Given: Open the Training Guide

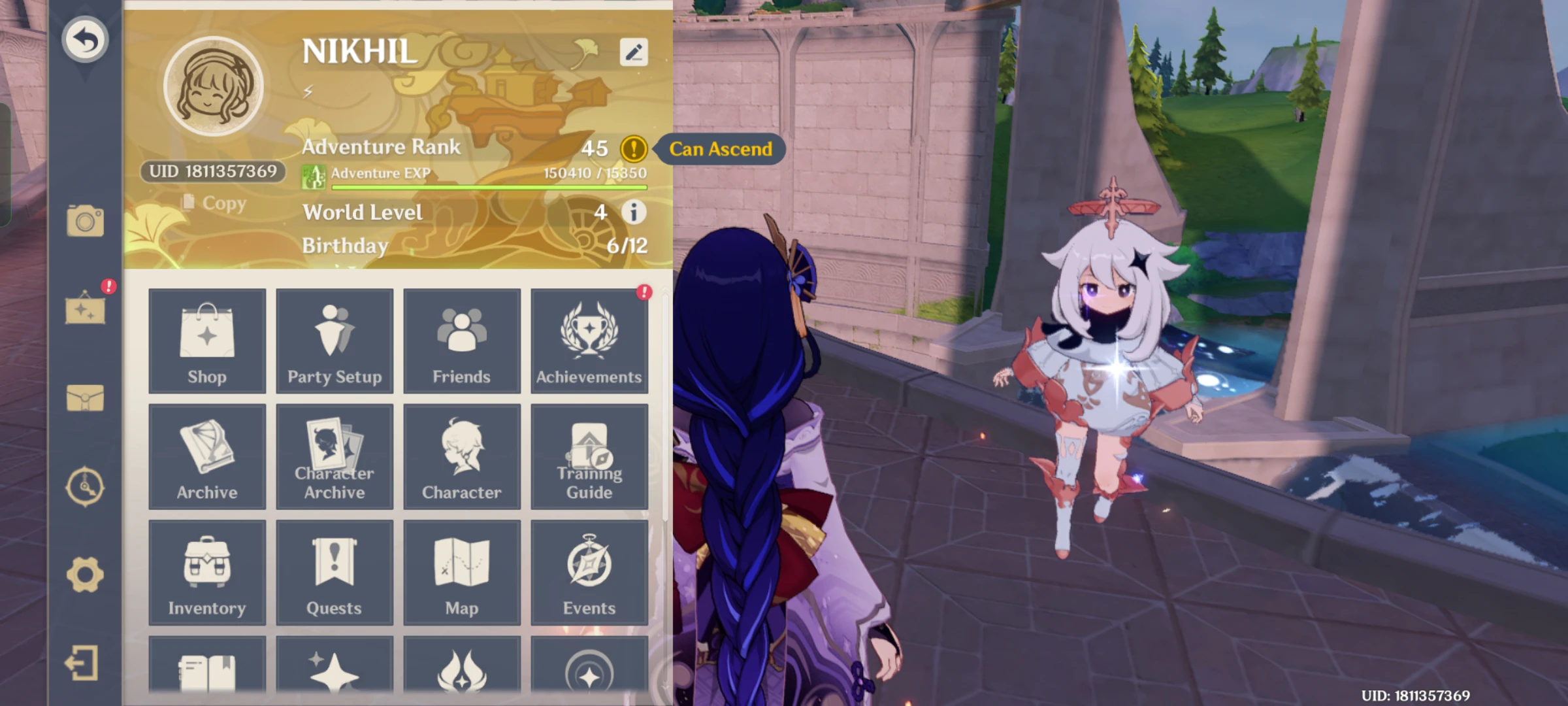Looking at the screenshot, I should (x=589, y=456).
